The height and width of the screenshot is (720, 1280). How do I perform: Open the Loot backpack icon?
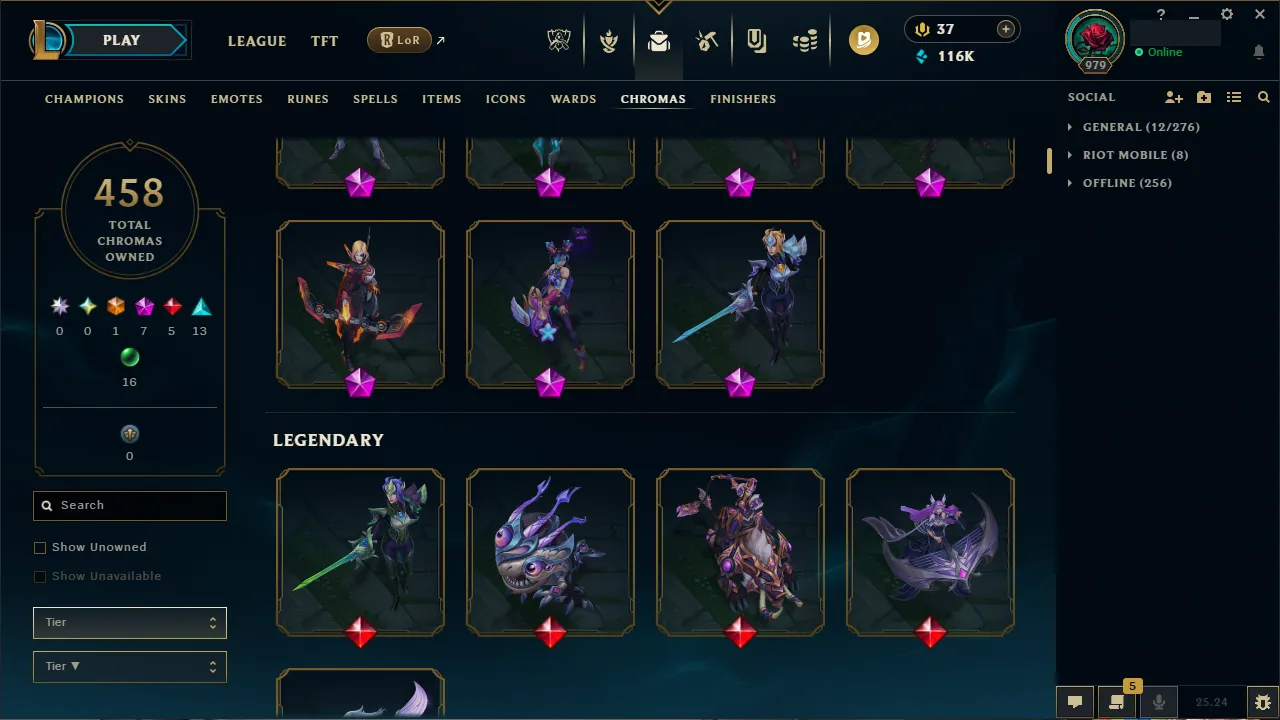658,39
